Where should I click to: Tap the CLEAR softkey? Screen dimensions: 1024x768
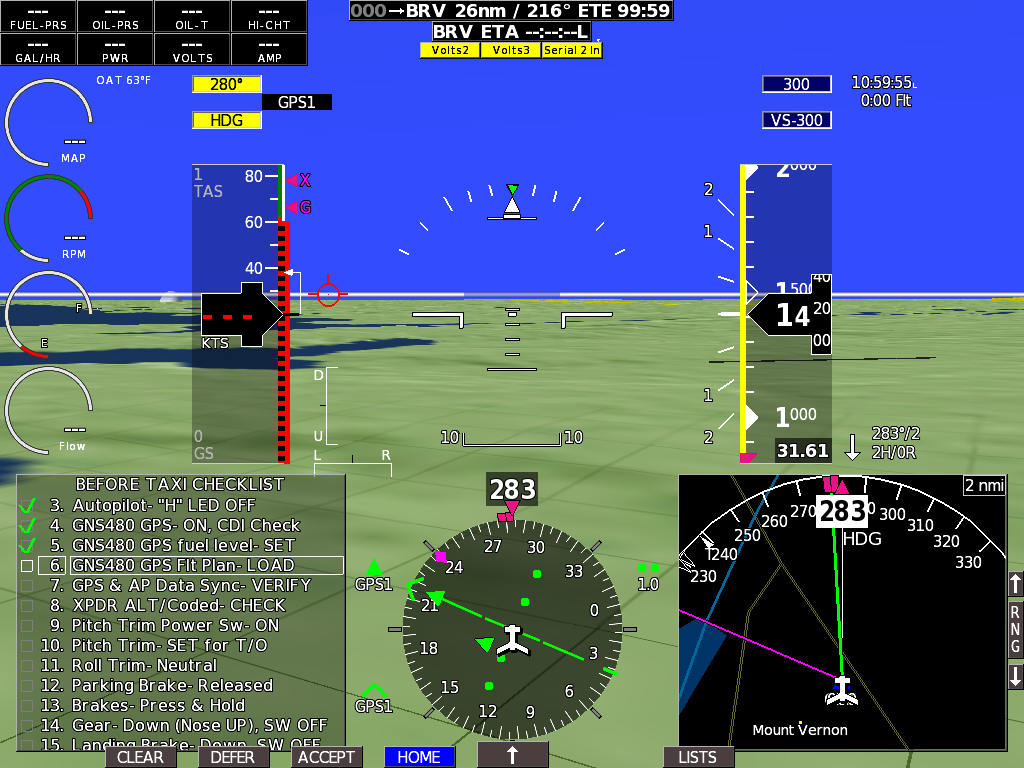(x=140, y=757)
